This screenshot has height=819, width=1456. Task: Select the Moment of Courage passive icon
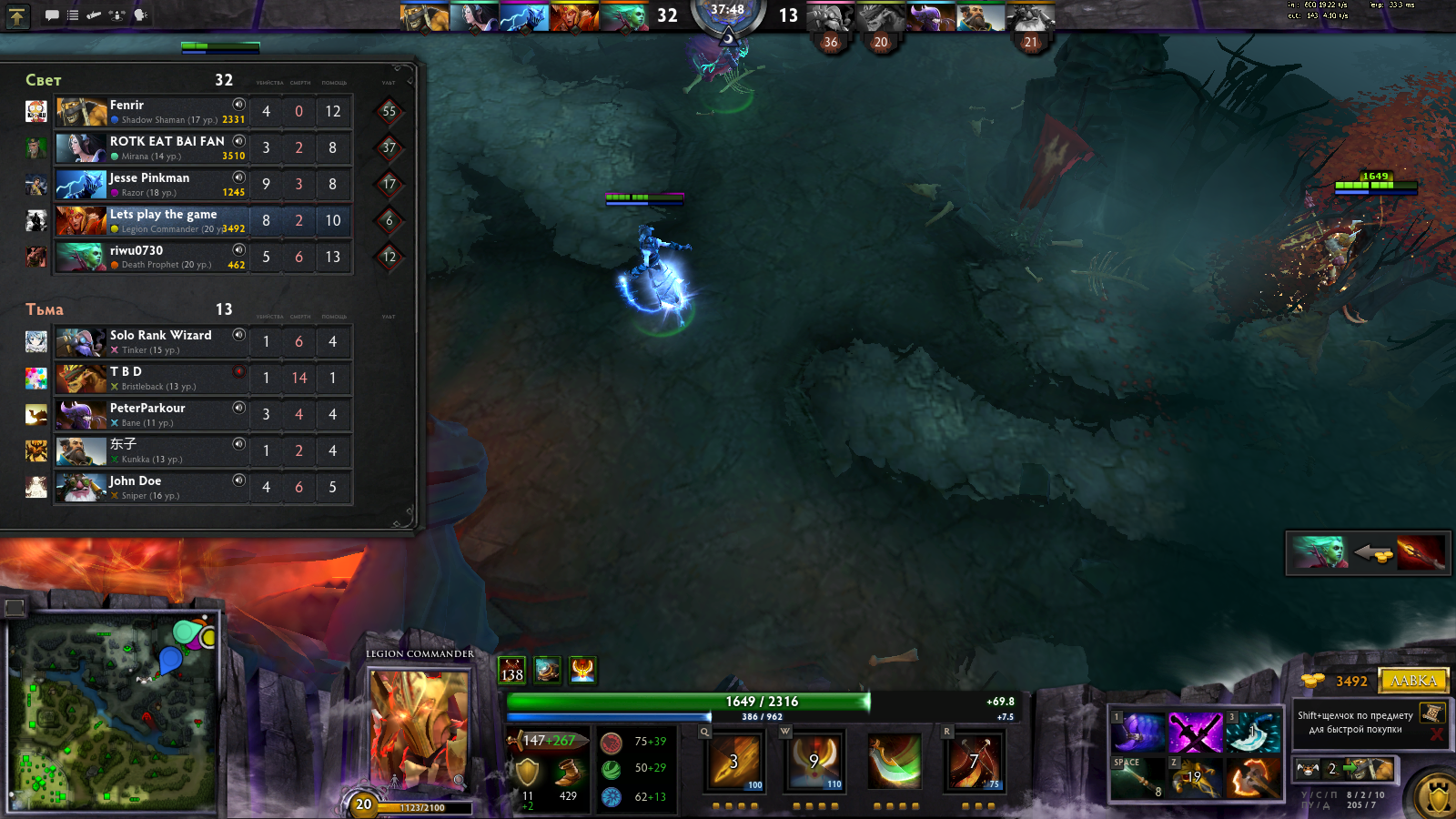tap(894, 761)
